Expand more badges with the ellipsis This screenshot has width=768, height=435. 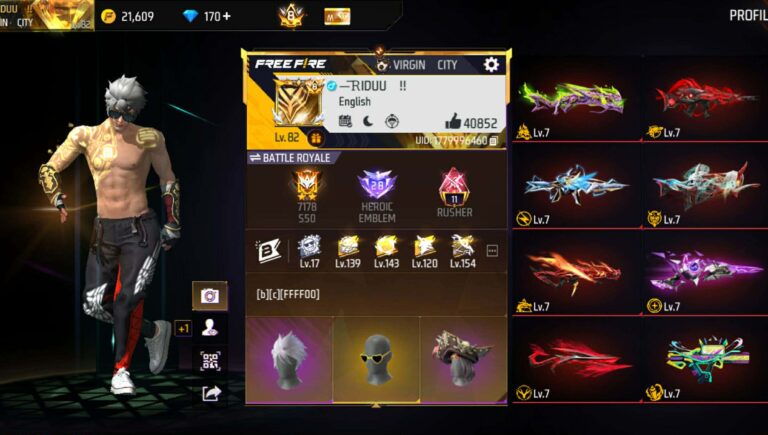pyautogui.click(x=492, y=250)
